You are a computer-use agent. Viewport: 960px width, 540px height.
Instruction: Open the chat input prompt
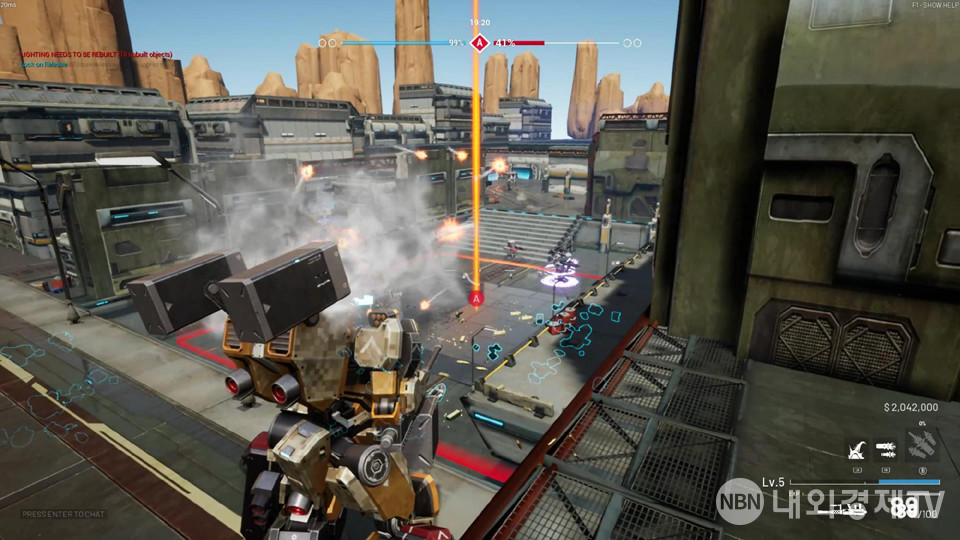[x=60, y=514]
